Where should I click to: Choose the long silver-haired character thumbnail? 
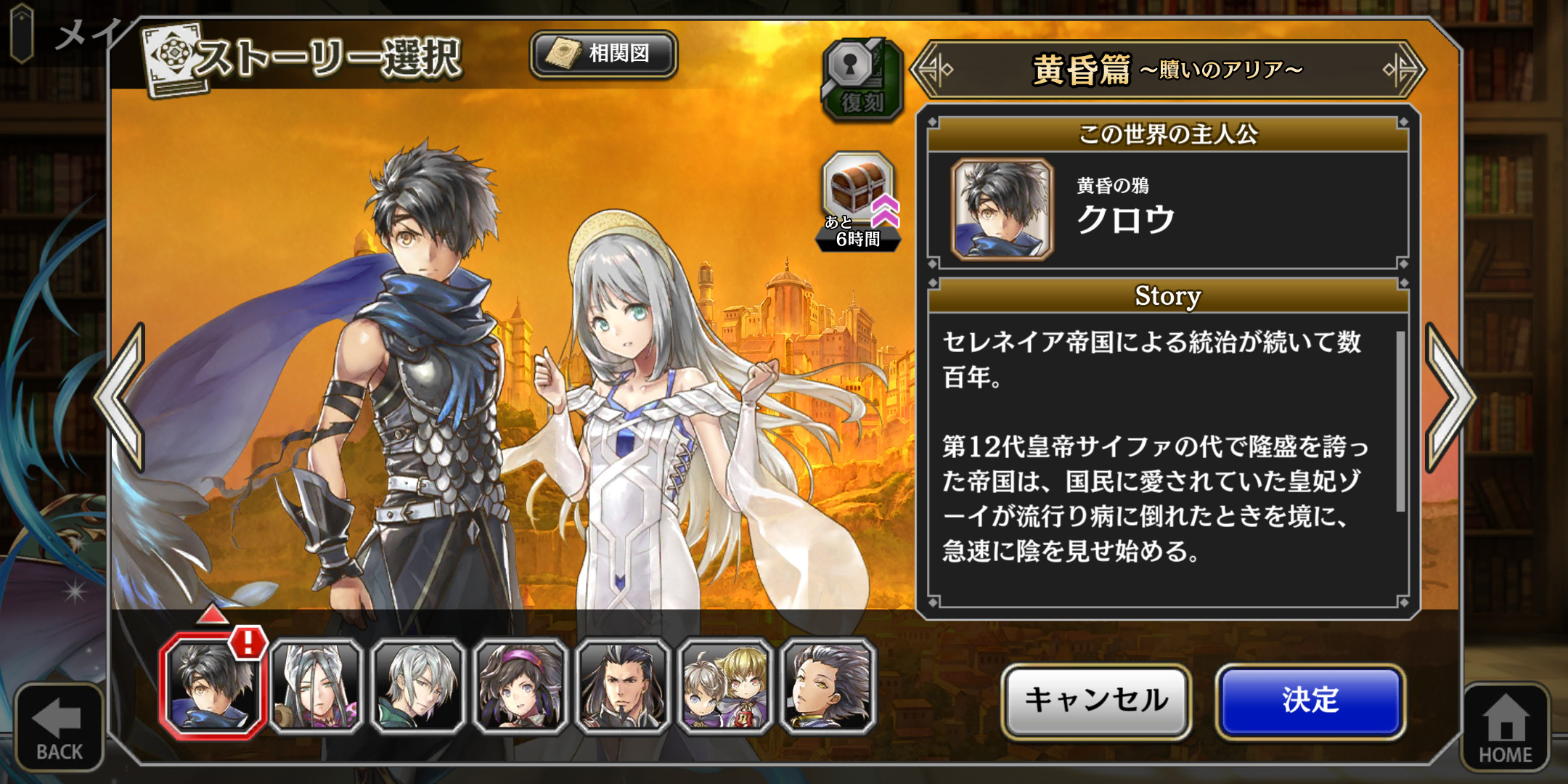point(317,687)
